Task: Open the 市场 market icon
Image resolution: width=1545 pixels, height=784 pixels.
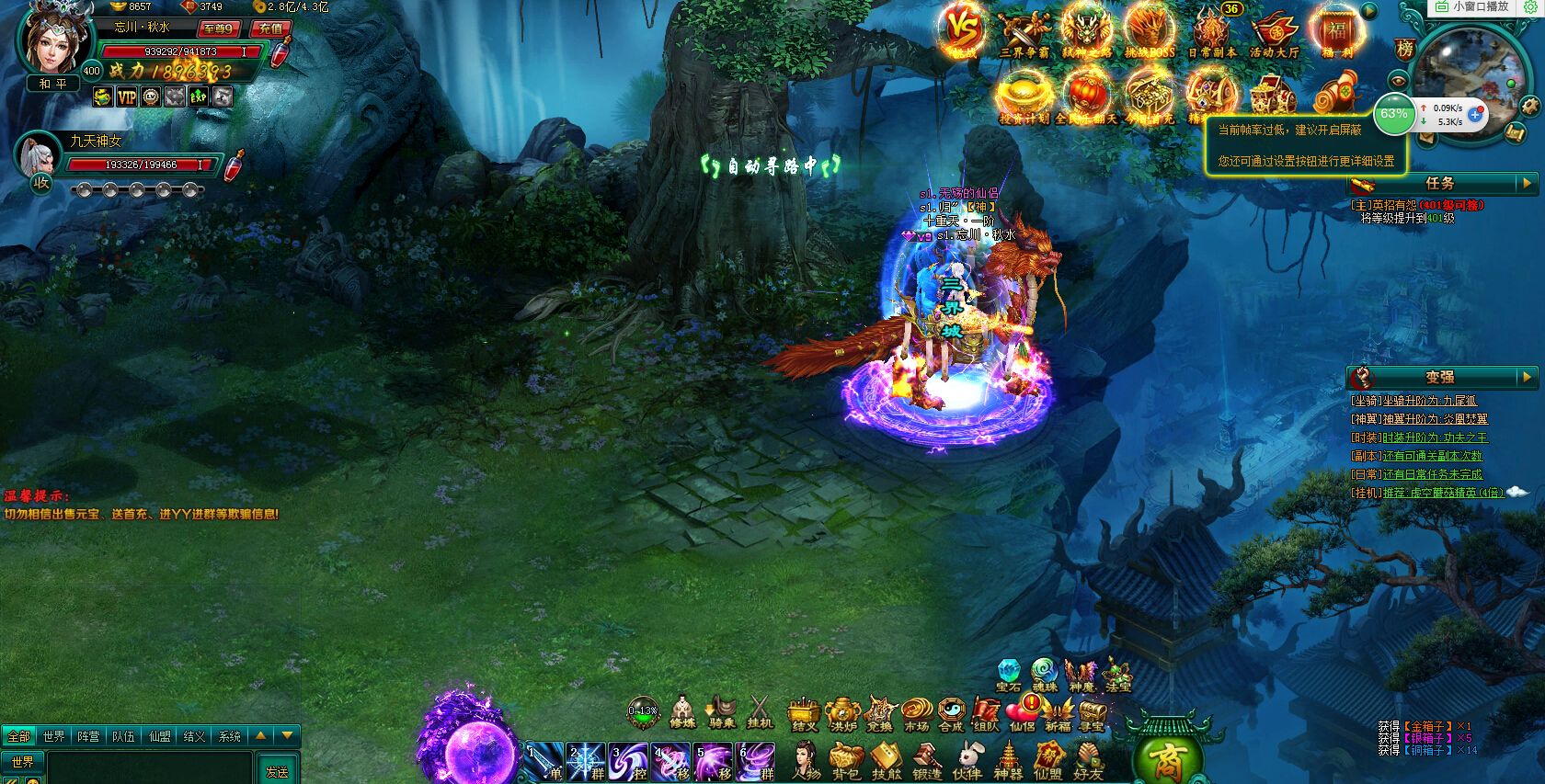Action: (916, 713)
